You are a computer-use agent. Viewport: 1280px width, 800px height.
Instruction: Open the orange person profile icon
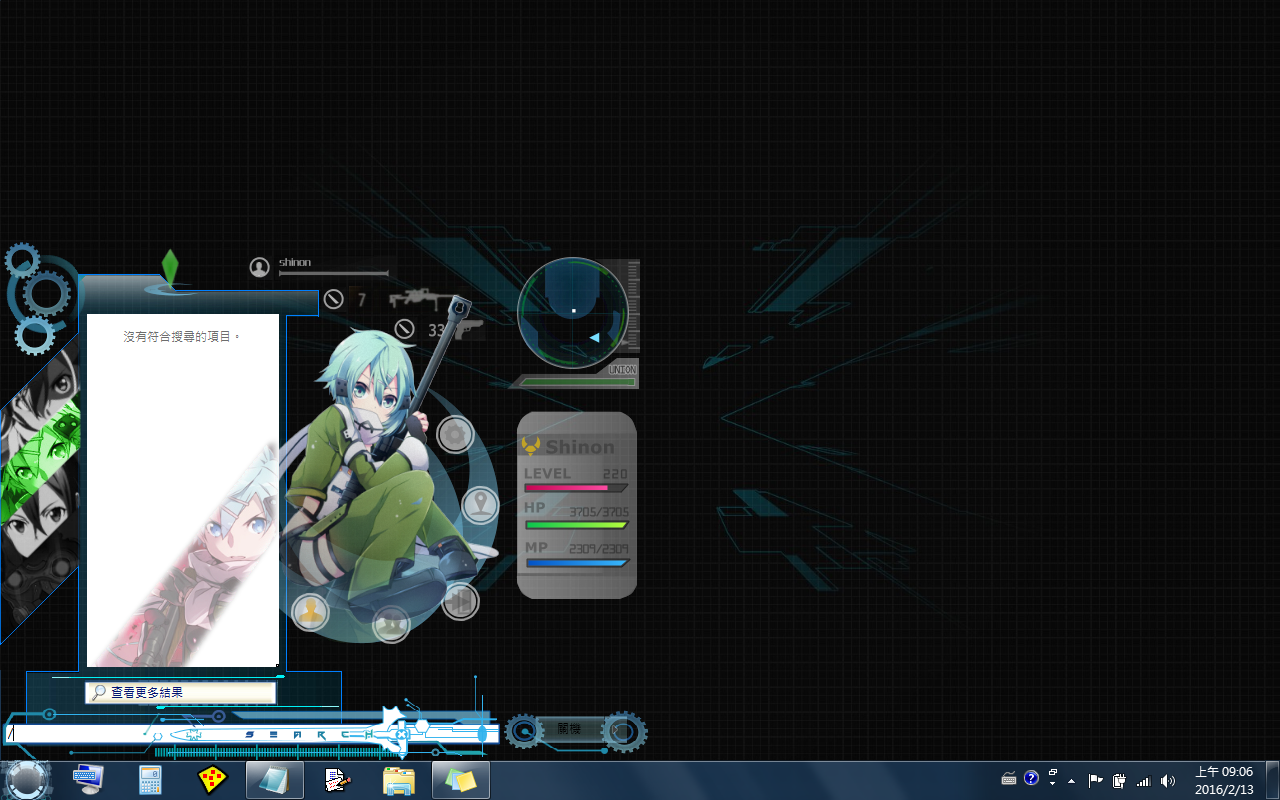click(310, 612)
